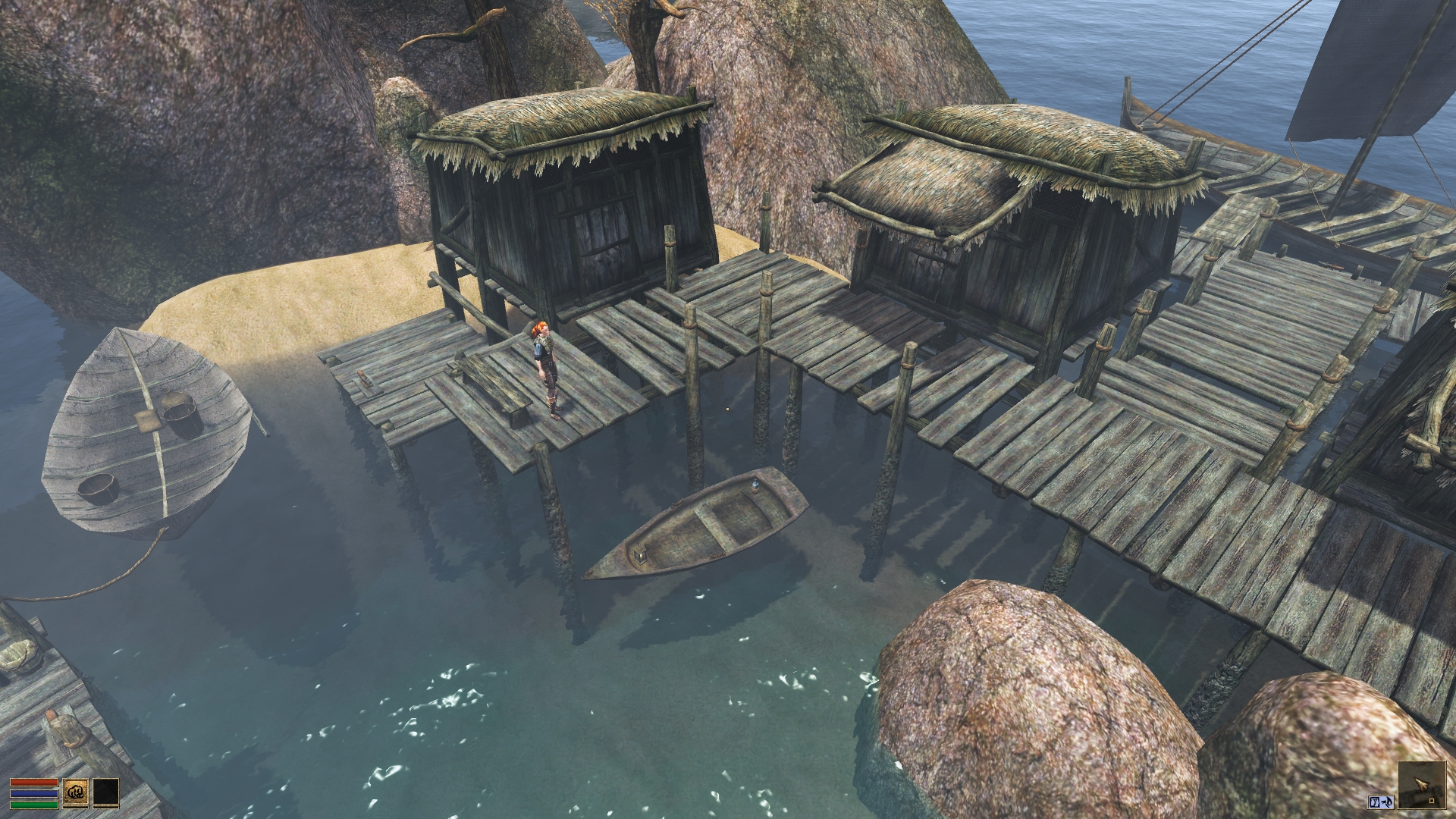Open the minimap with the player arrow
The height and width of the screenshot is (819, 1456).
tap(1420, 786)
